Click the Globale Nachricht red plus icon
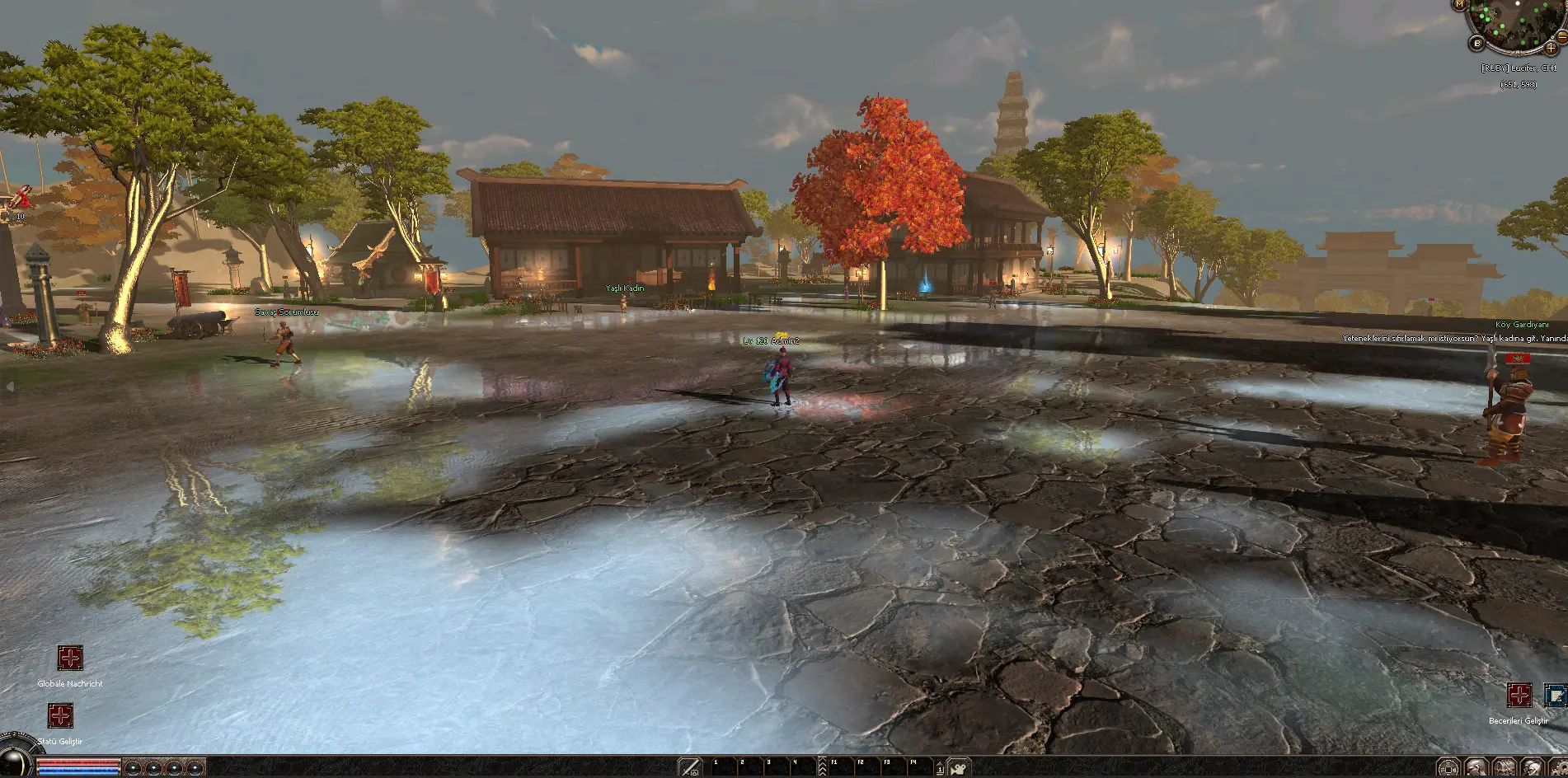Viewport: 1568px width, 778px height. click(x=70, y=658)
